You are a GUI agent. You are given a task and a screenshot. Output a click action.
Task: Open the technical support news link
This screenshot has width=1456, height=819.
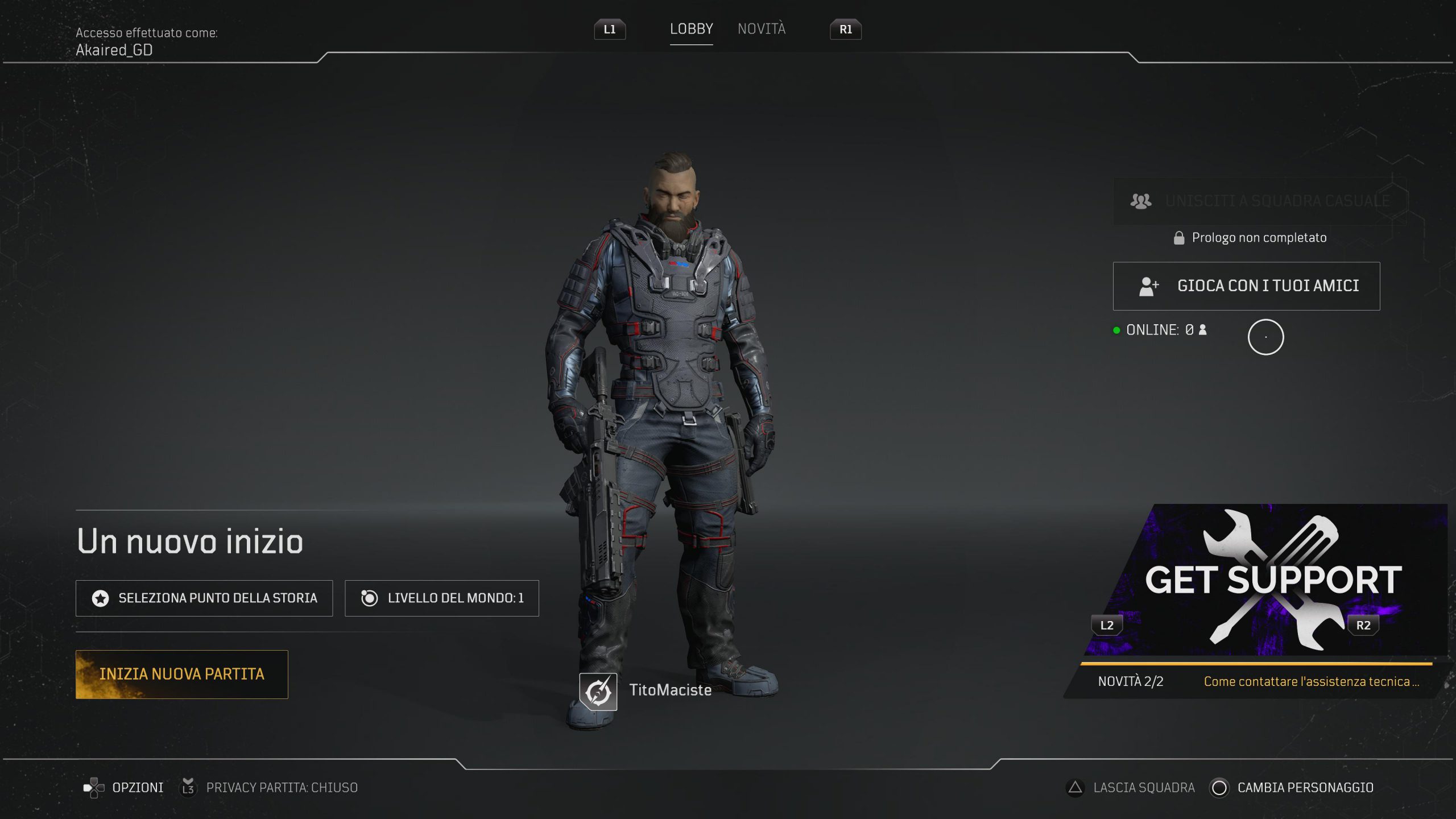coord(1311,681)
